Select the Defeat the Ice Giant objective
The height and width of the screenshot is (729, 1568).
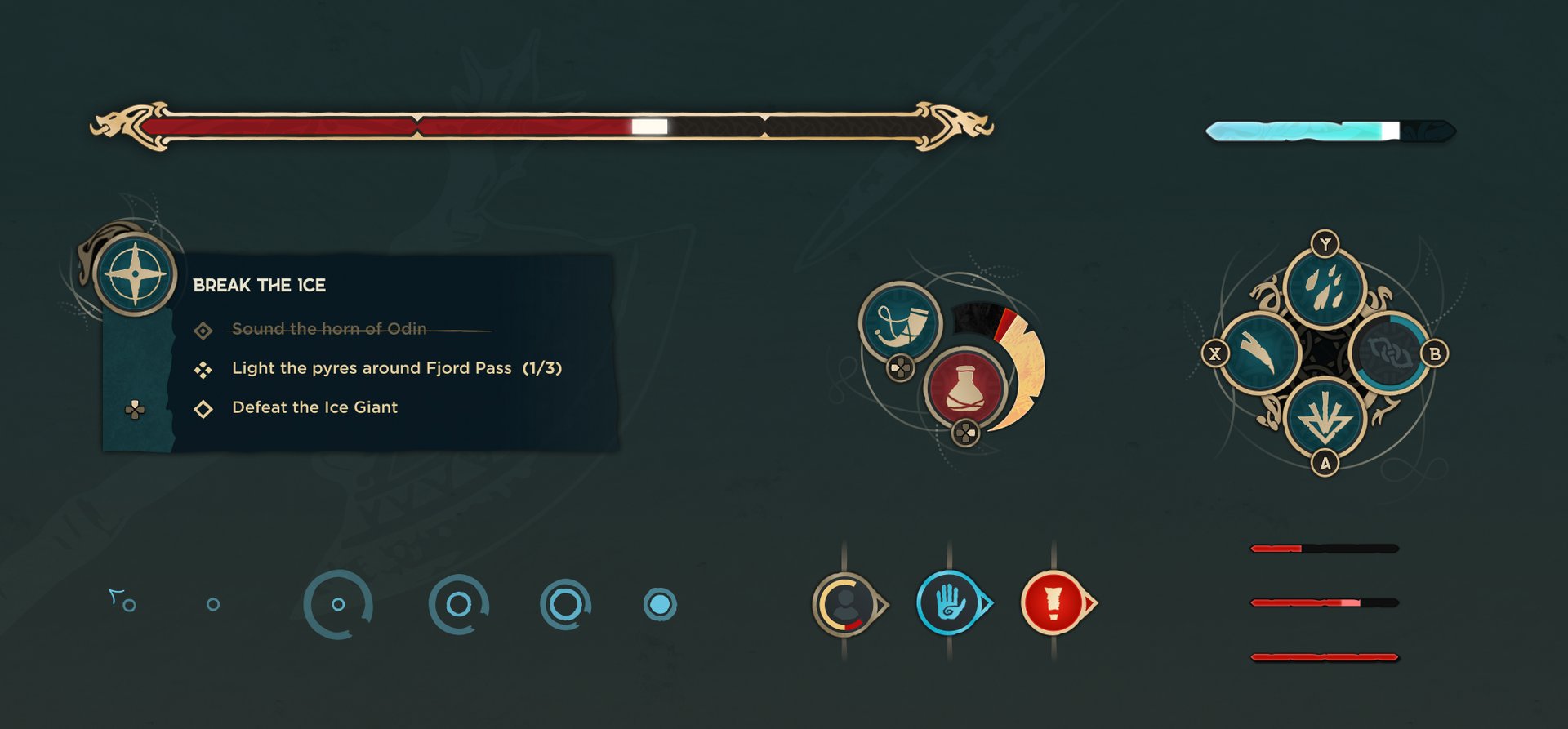click(x=314, y=407)
